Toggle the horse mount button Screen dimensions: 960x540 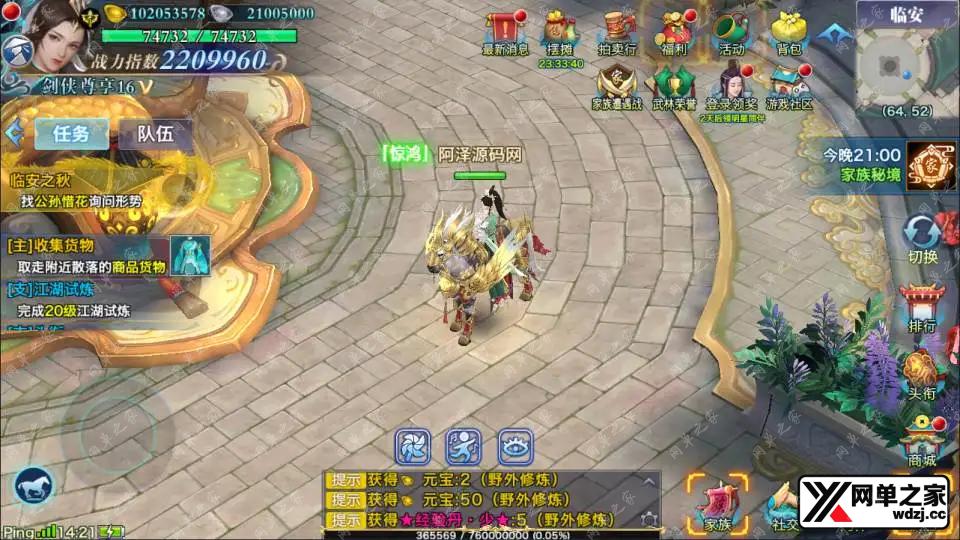point(33,487)
